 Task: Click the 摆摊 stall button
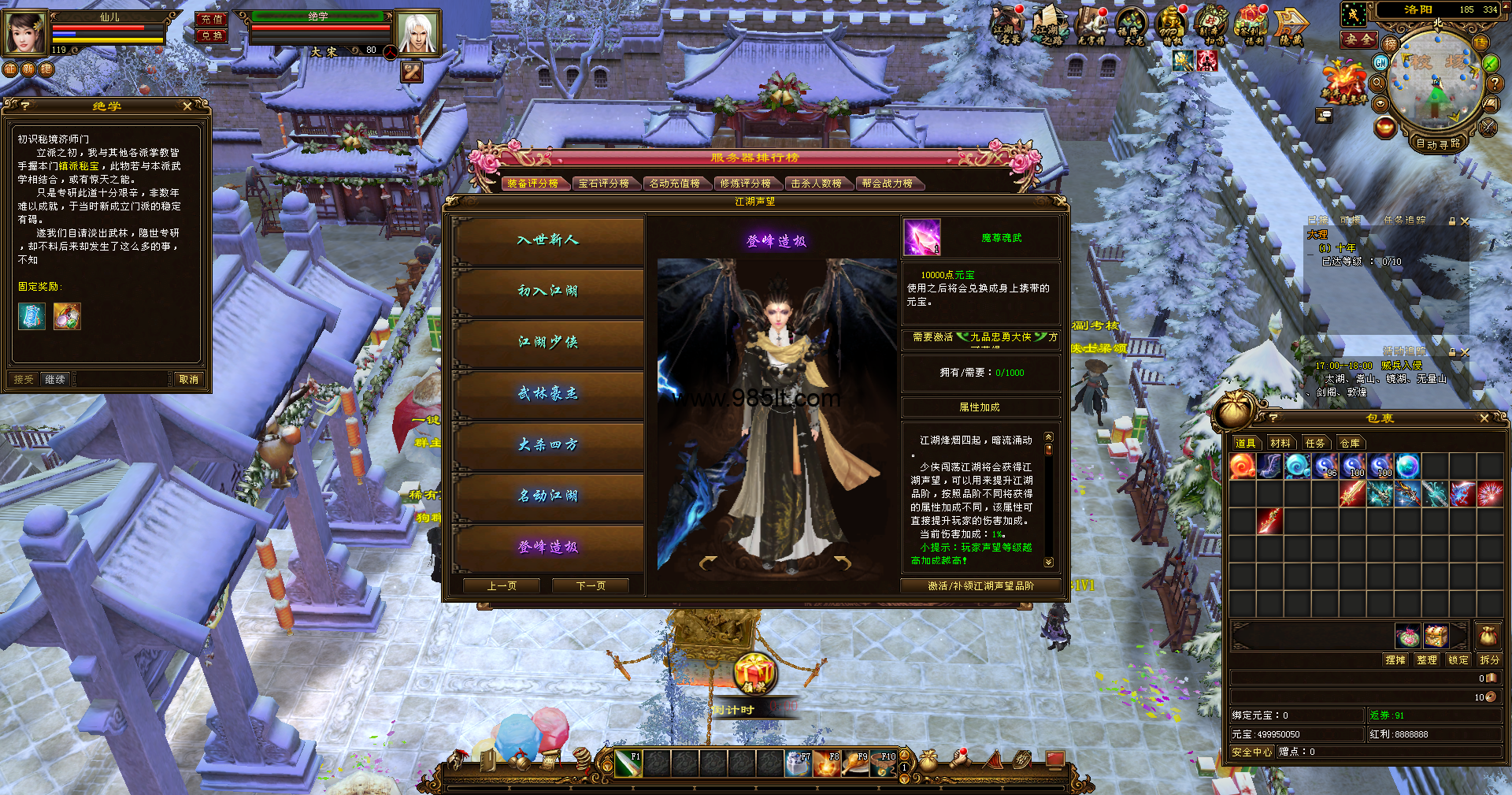(1395, 659)
